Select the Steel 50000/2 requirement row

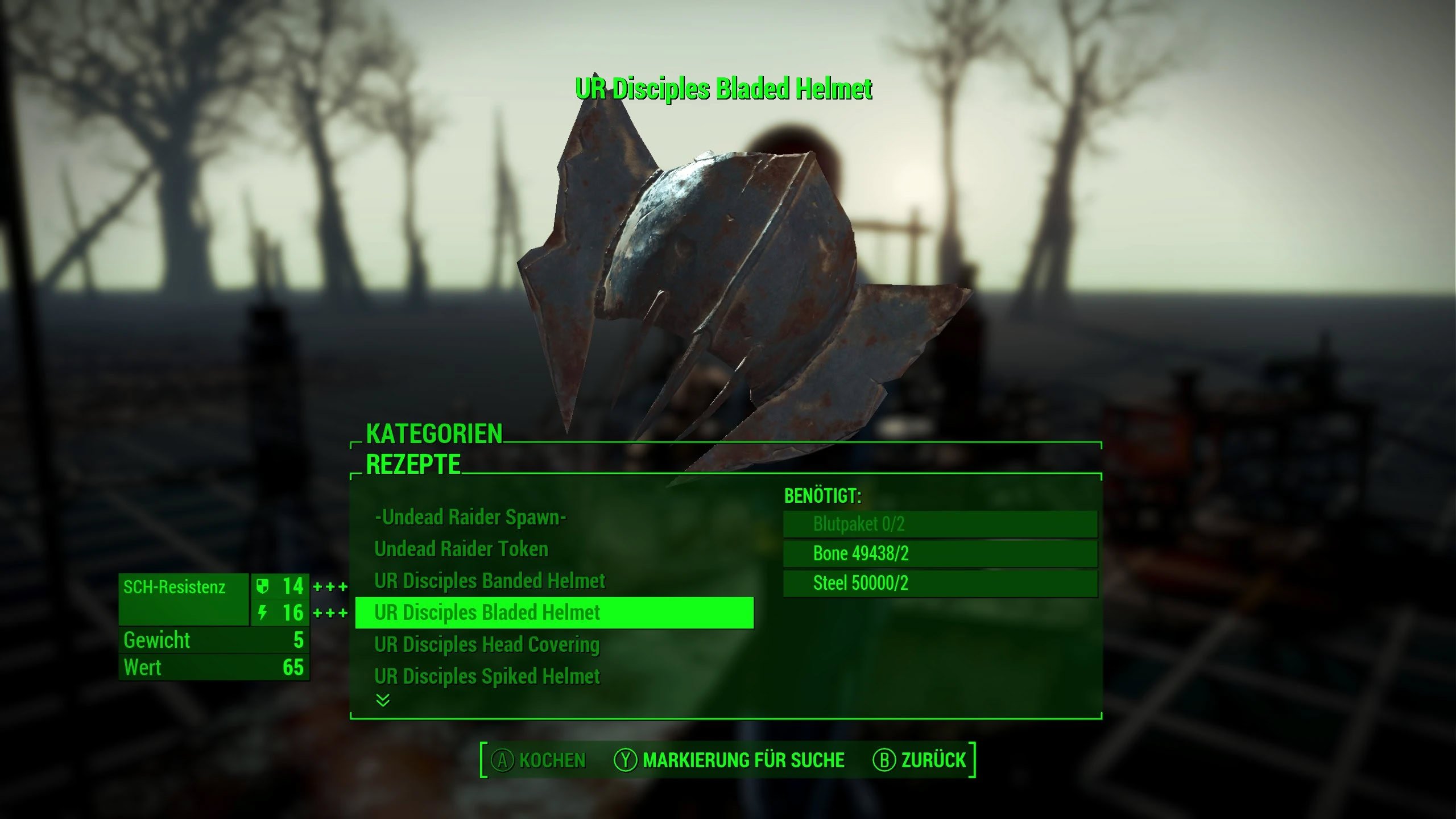[940, 583]
